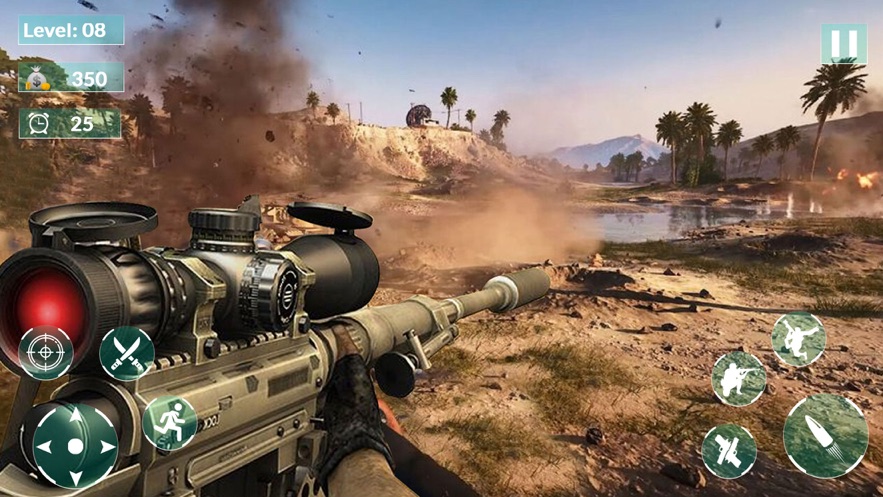Tap the jumping soldier button
Viewport: 883px width, 497px height.
coord(798,339)
